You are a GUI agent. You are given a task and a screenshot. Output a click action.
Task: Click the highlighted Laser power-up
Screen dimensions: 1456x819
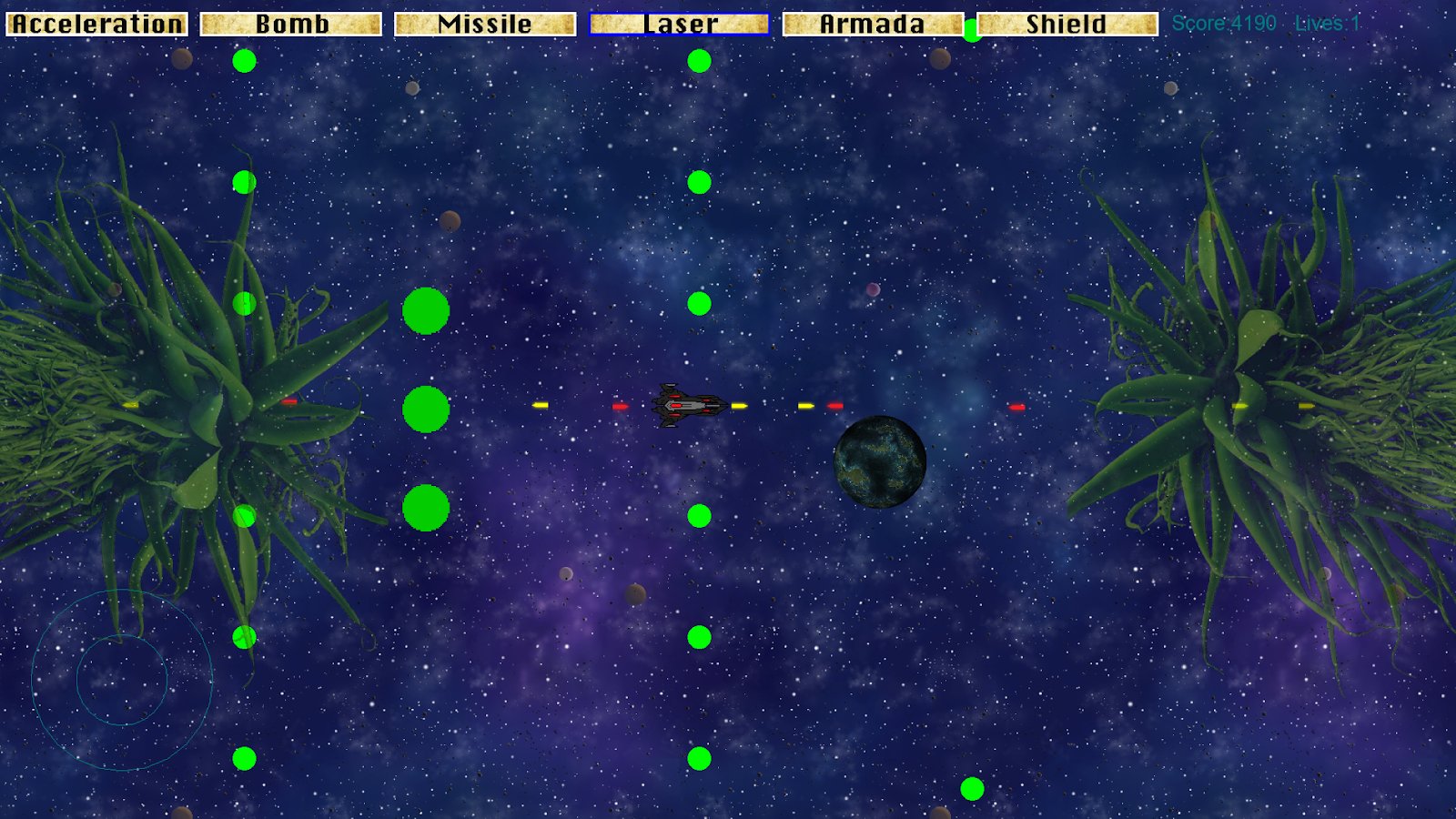pos(680,24)
